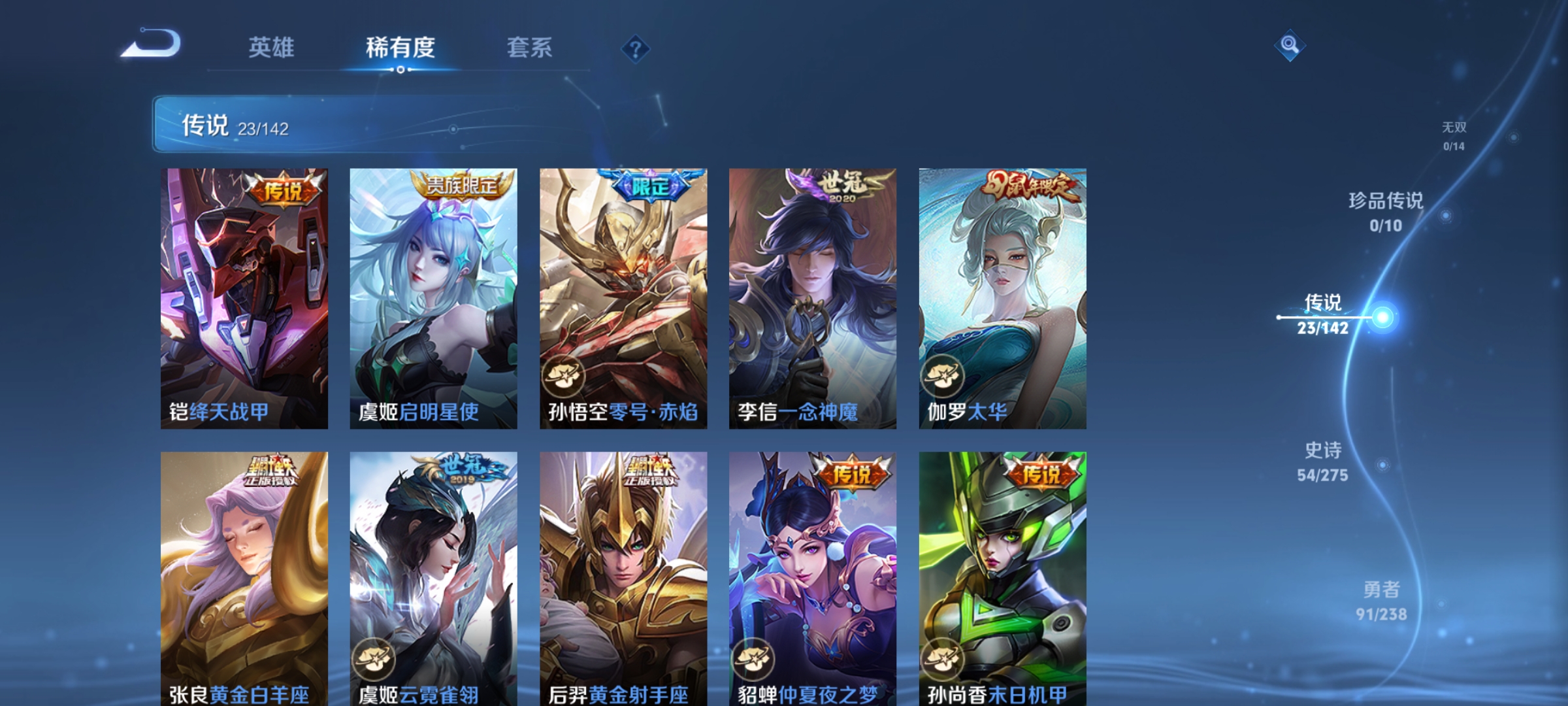
Task: Open the 套系 tab
Action: 529,48
